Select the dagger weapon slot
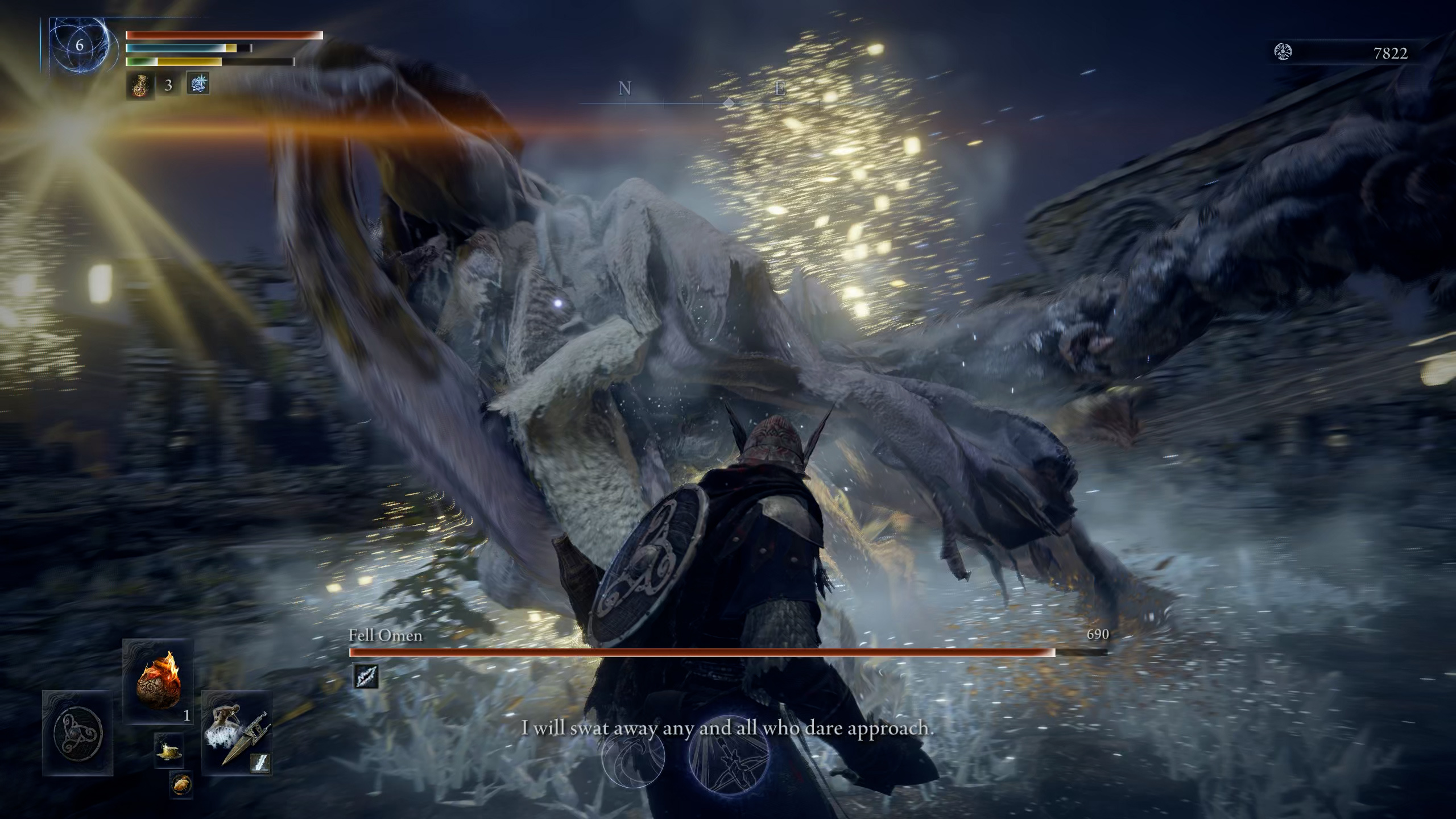This screenshot has height=819, width=1456. [x=237, y=733]
